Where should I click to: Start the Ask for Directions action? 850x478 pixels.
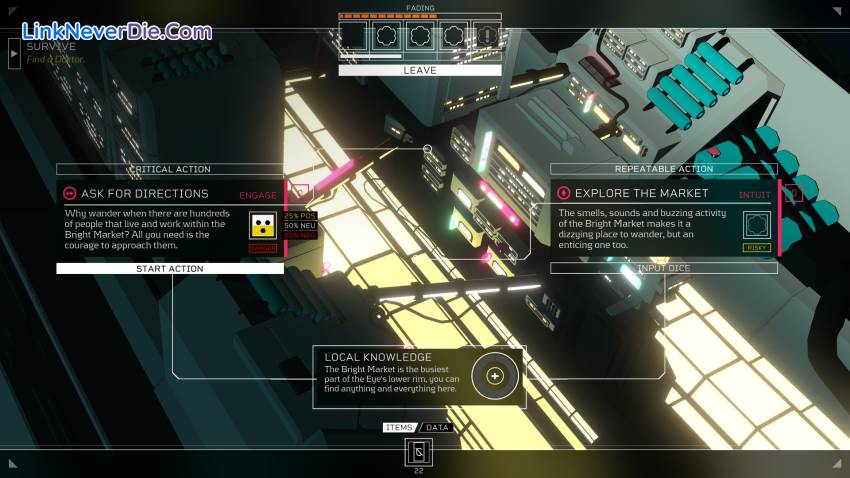(170, 268)
